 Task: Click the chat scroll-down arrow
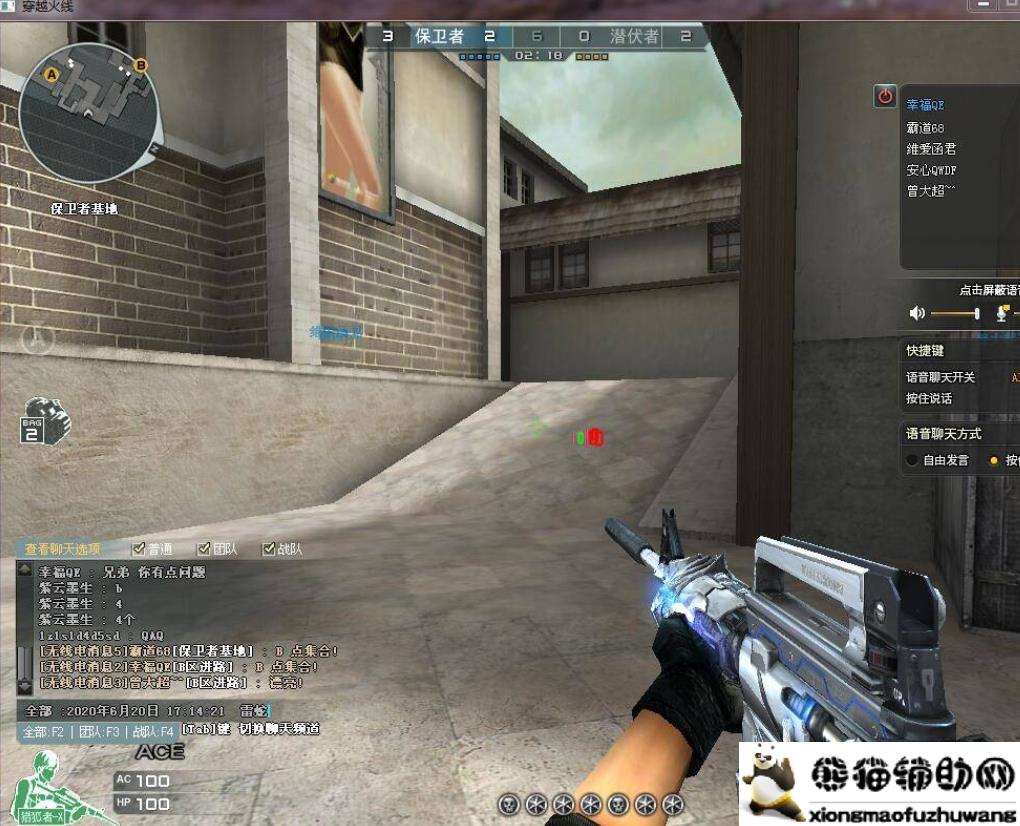pyautogui.click(x=25, y=687)
